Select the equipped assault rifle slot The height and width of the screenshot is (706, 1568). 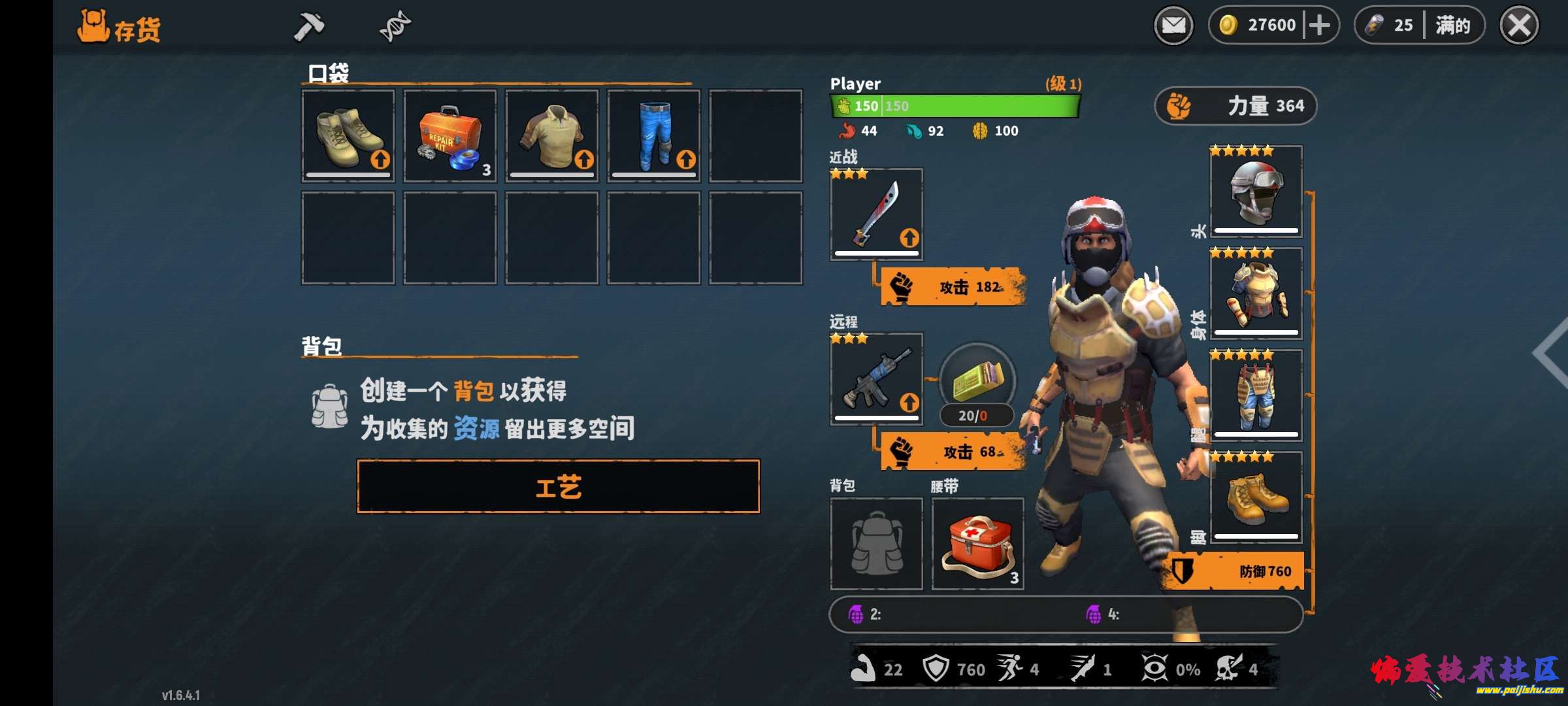point(877,379)
